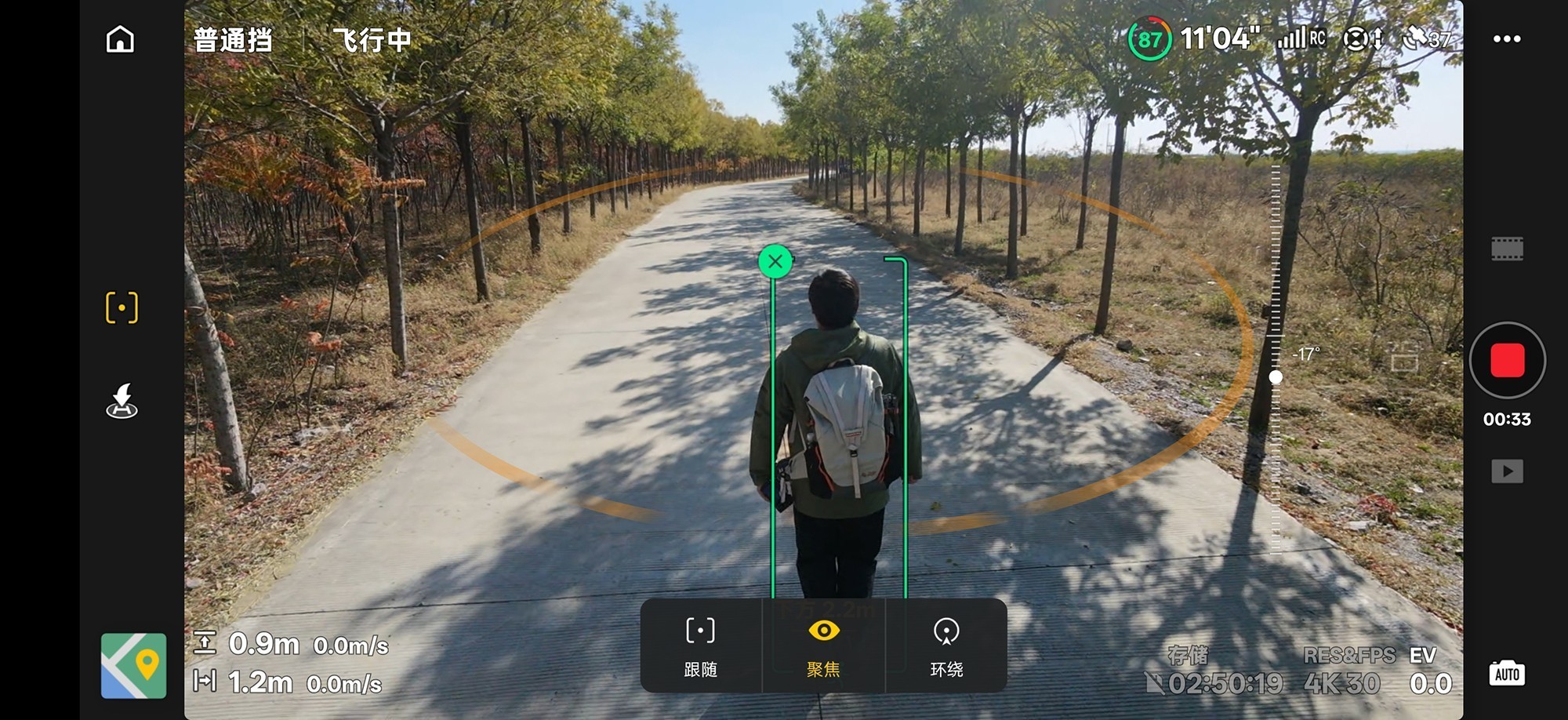
Task: Open the camera mode film strip panel
Action: click(1507, 249)
